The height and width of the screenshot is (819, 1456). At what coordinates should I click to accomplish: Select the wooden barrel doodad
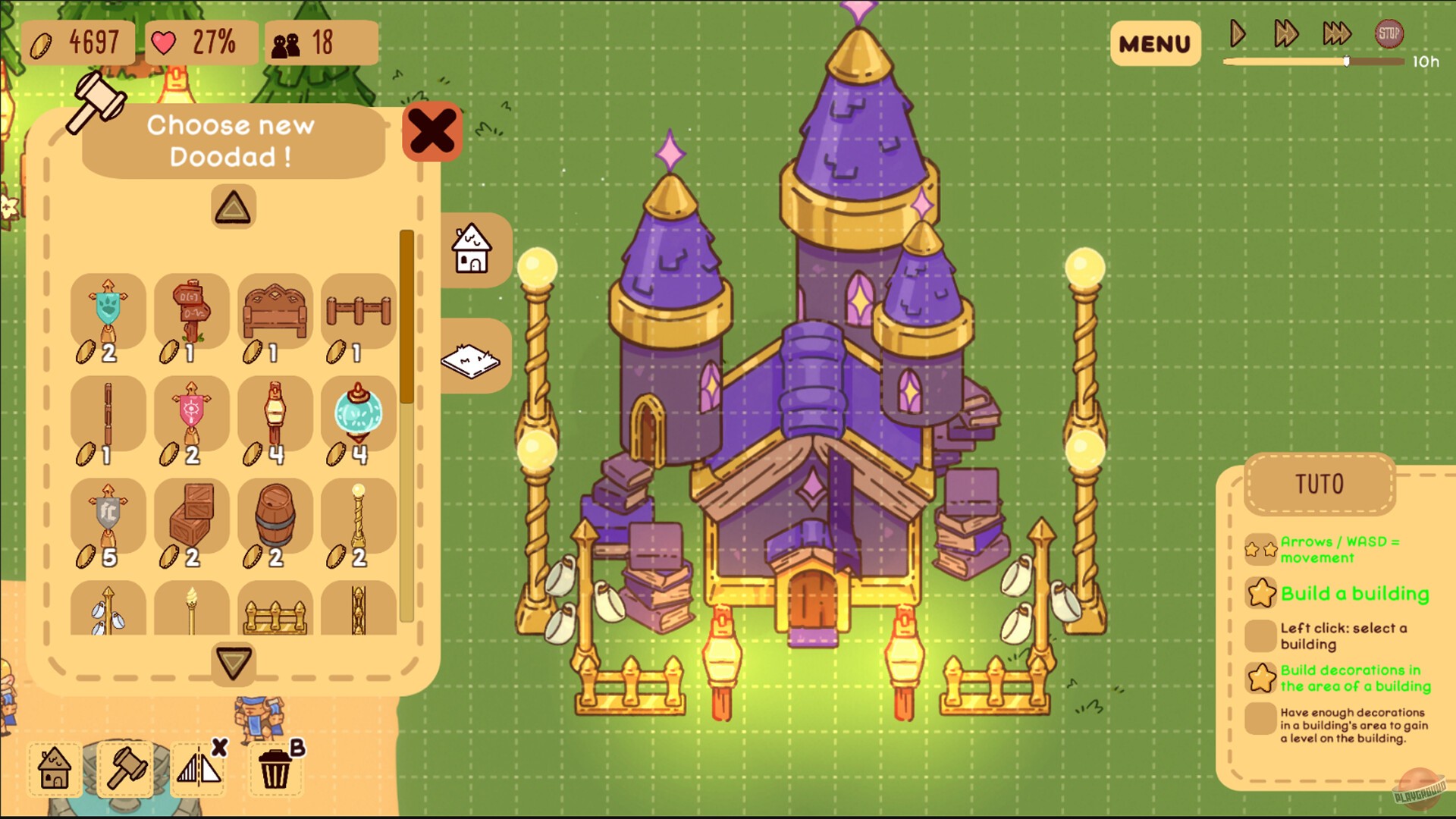[275, 517]
